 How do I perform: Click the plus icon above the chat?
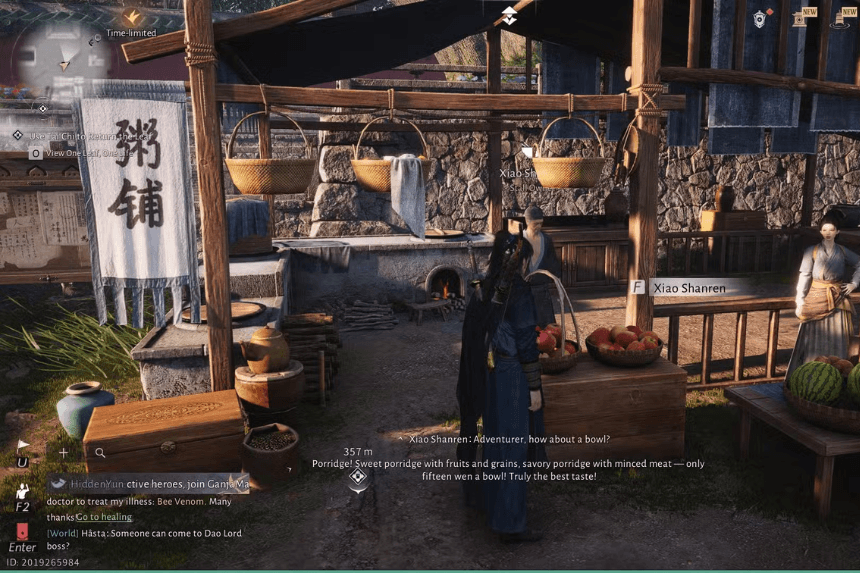coord(63,453)
